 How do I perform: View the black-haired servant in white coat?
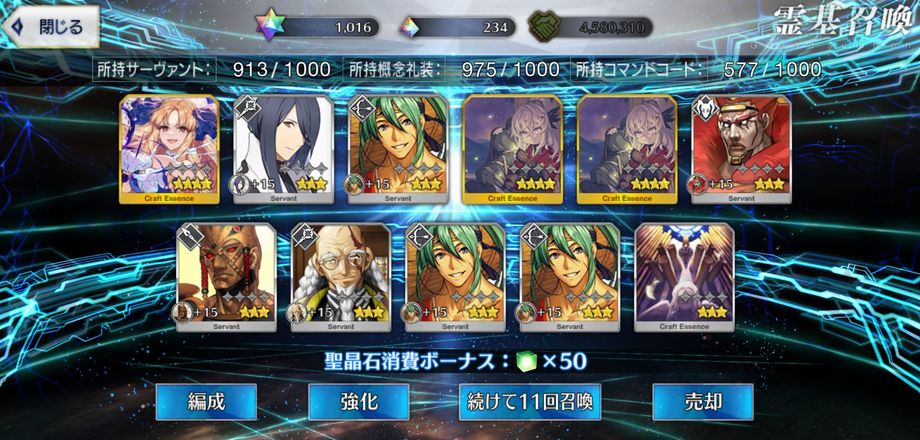coord(283,148)
